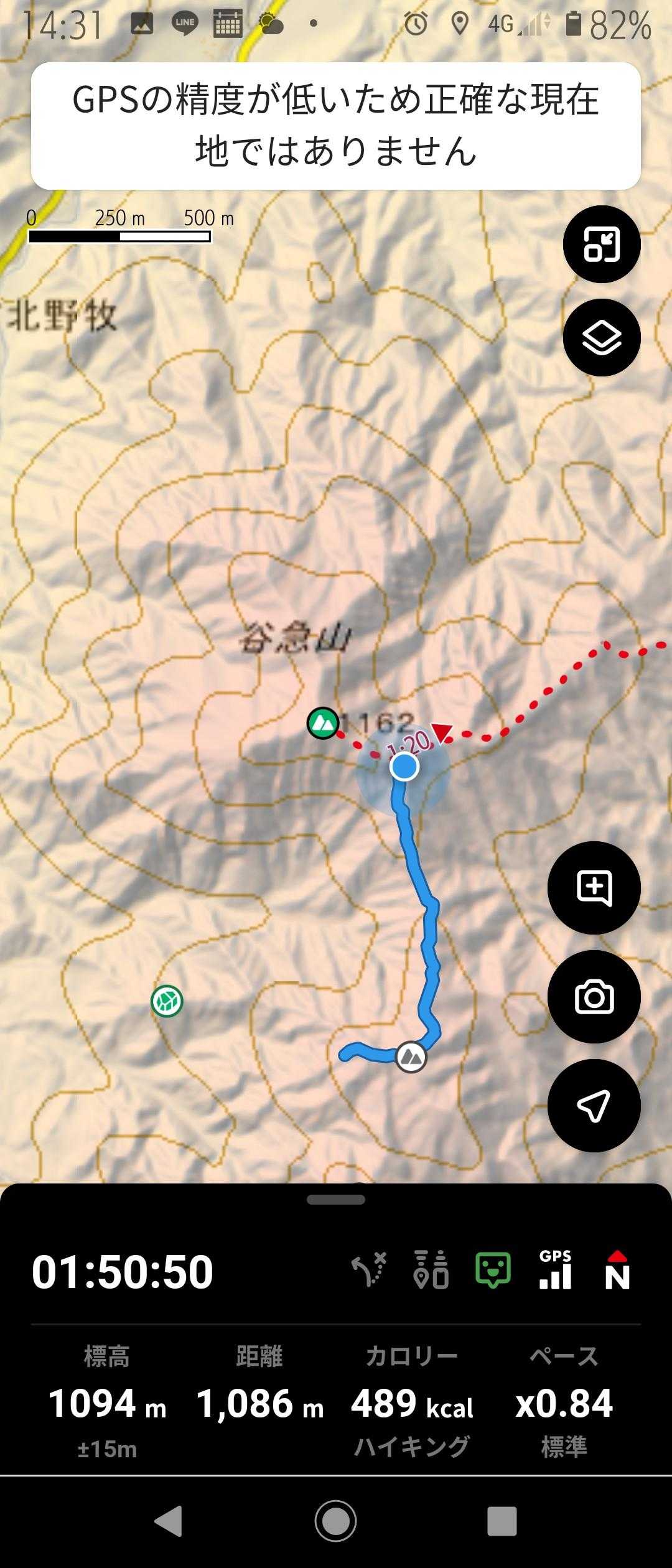Toggle the green smiley message icon
The height and width of the screenshot is (1568, 672).
click(493, 1269)
